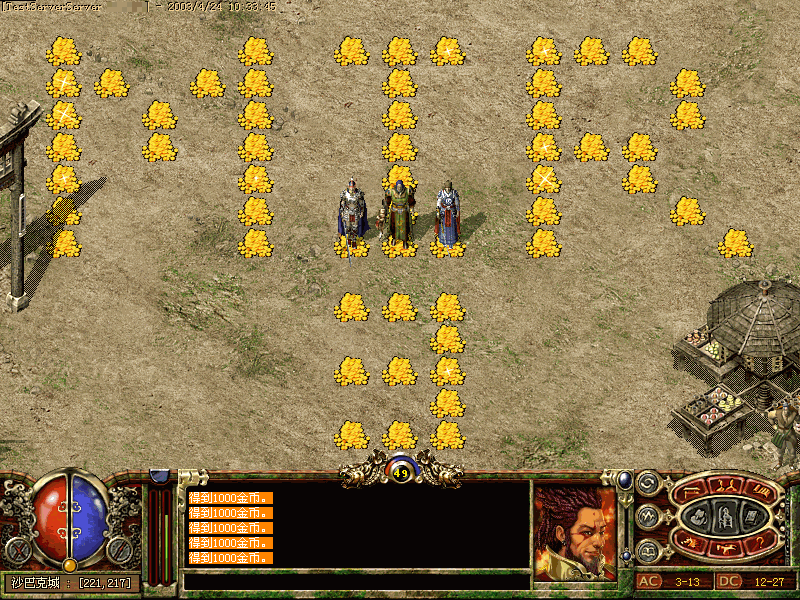Open the grey armored figure character button

(725, 516)
